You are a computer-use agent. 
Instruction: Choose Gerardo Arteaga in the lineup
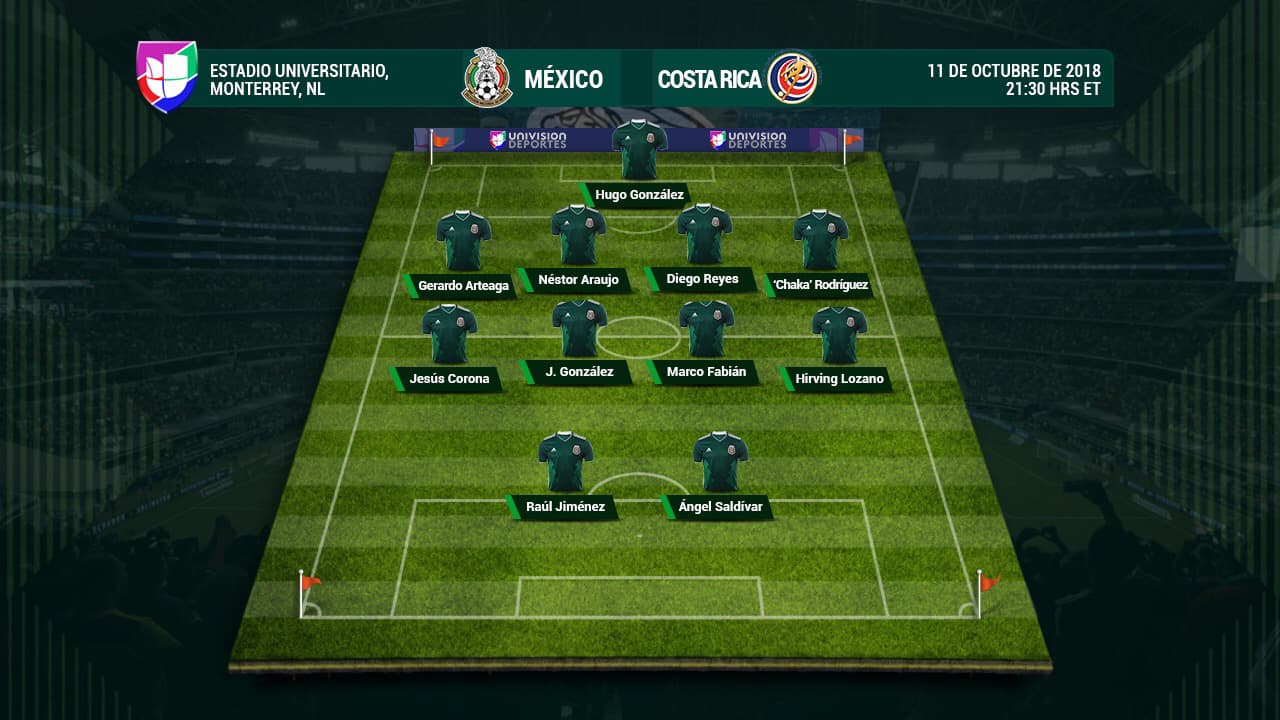pyautogui.click(x=463, y=286)
